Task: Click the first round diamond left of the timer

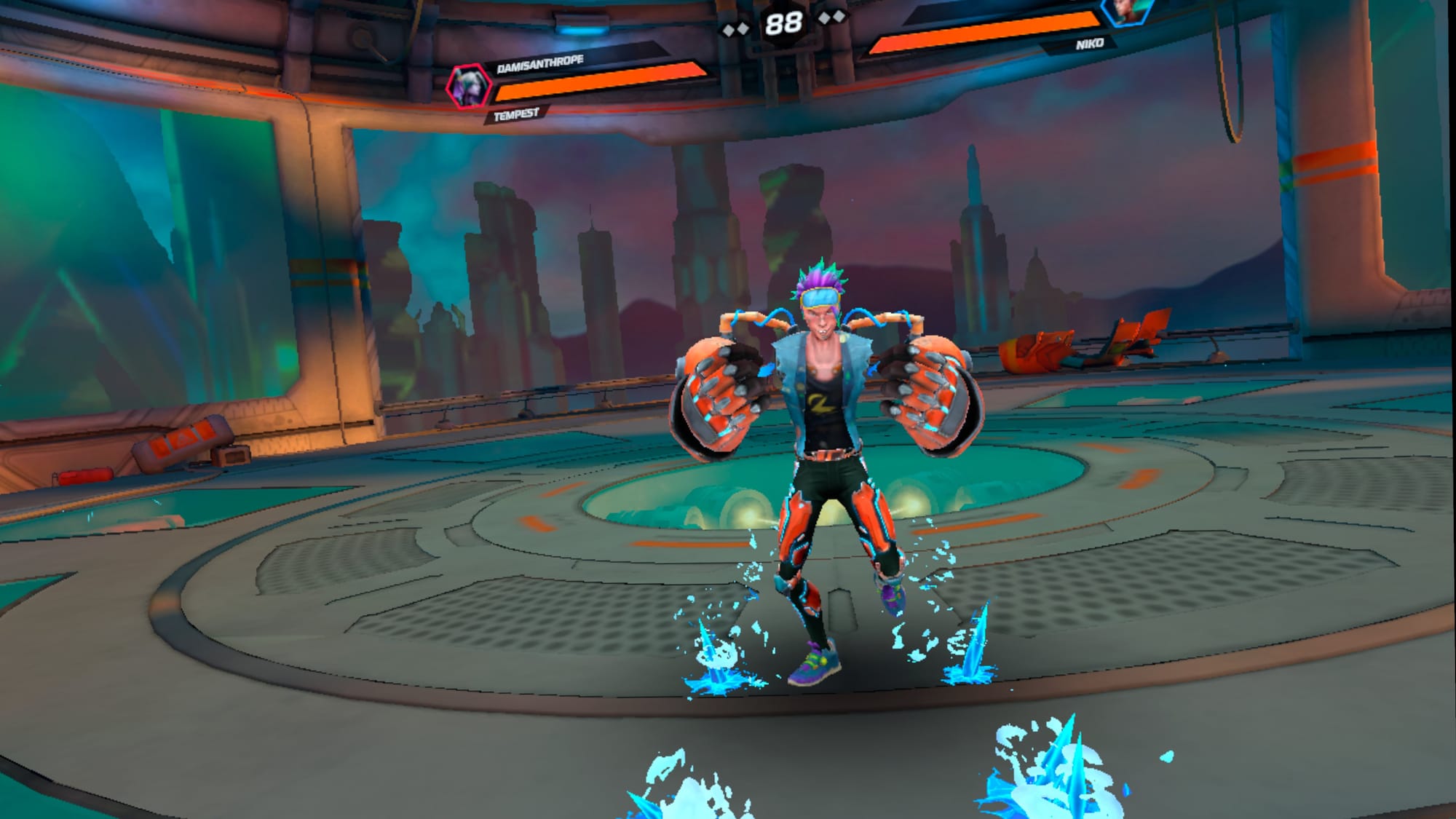Action: [729, 31]
